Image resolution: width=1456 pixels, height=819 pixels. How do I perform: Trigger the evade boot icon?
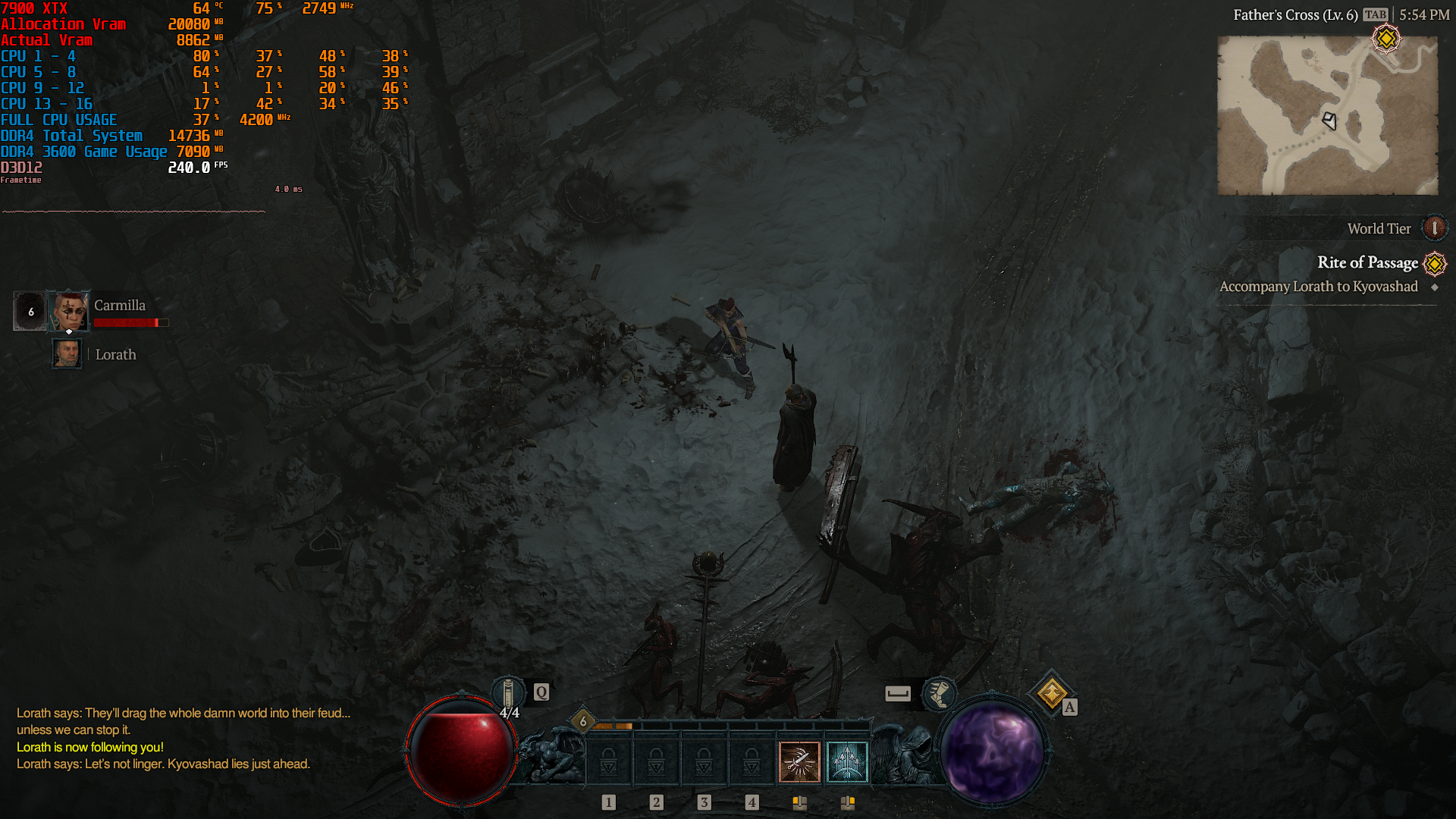point(939,693)
